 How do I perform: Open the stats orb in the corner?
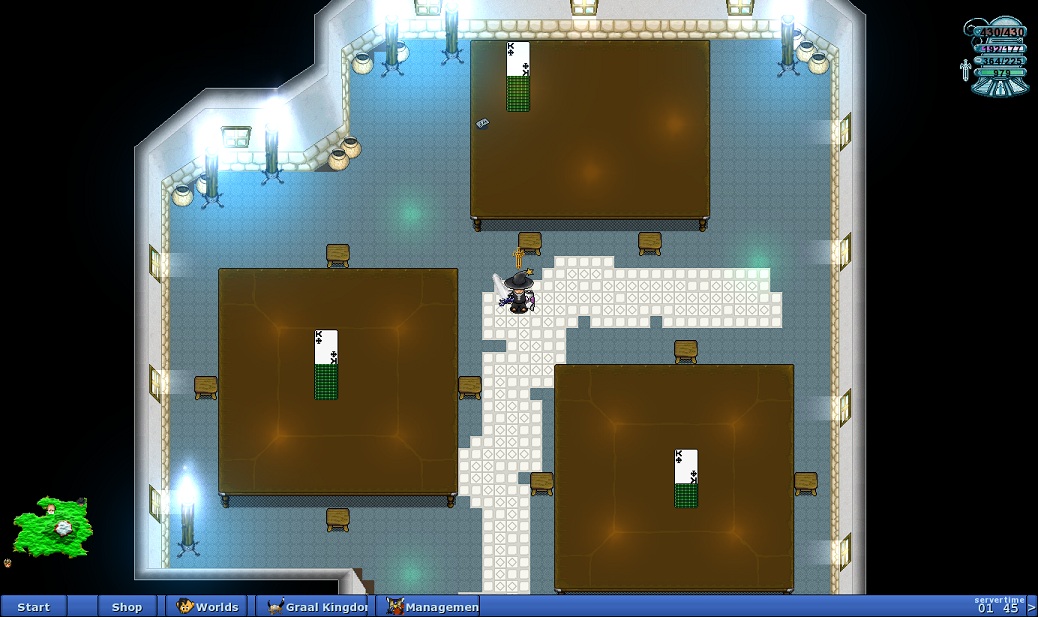998,56
